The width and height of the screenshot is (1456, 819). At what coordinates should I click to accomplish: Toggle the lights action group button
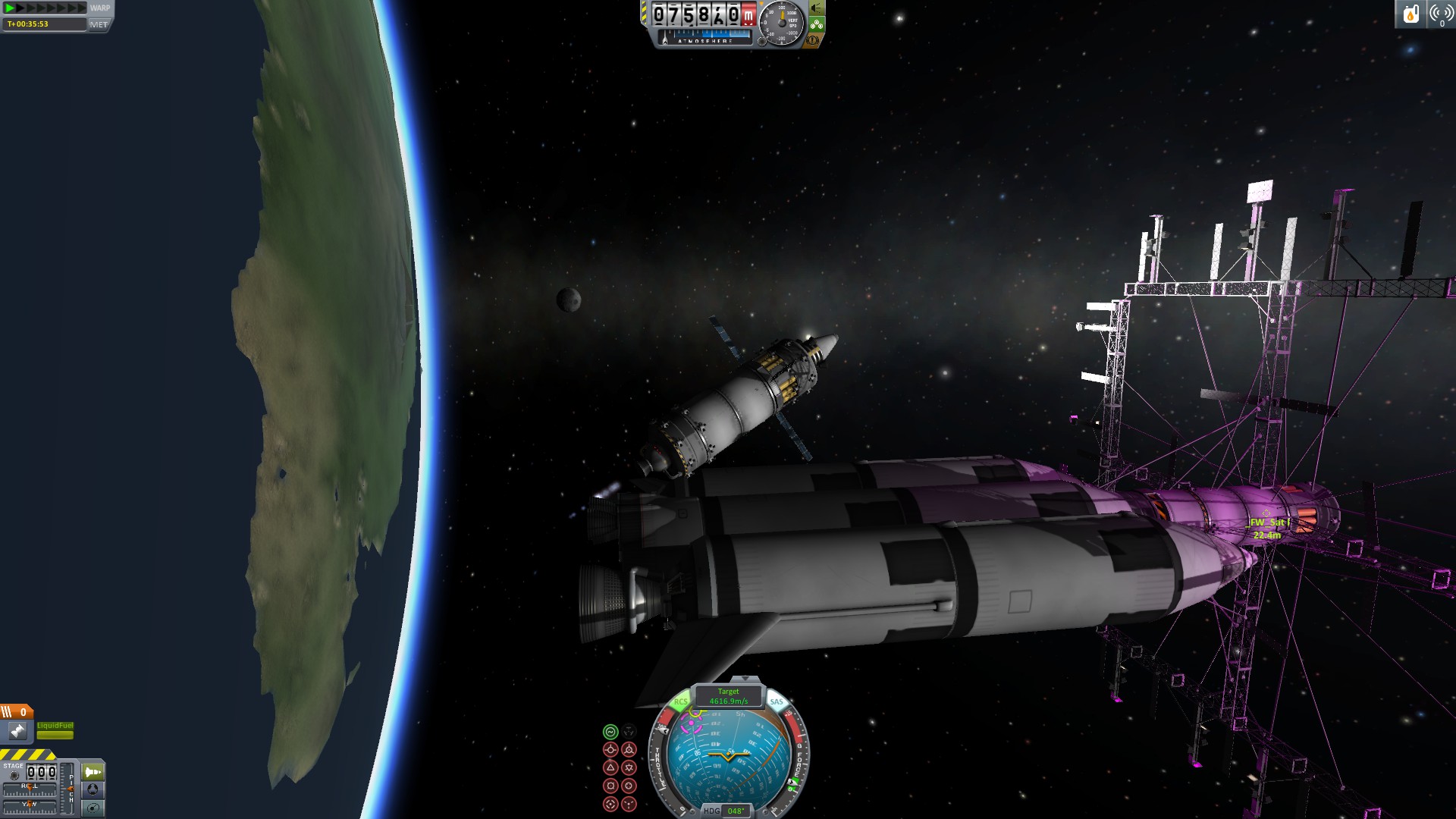817,8
